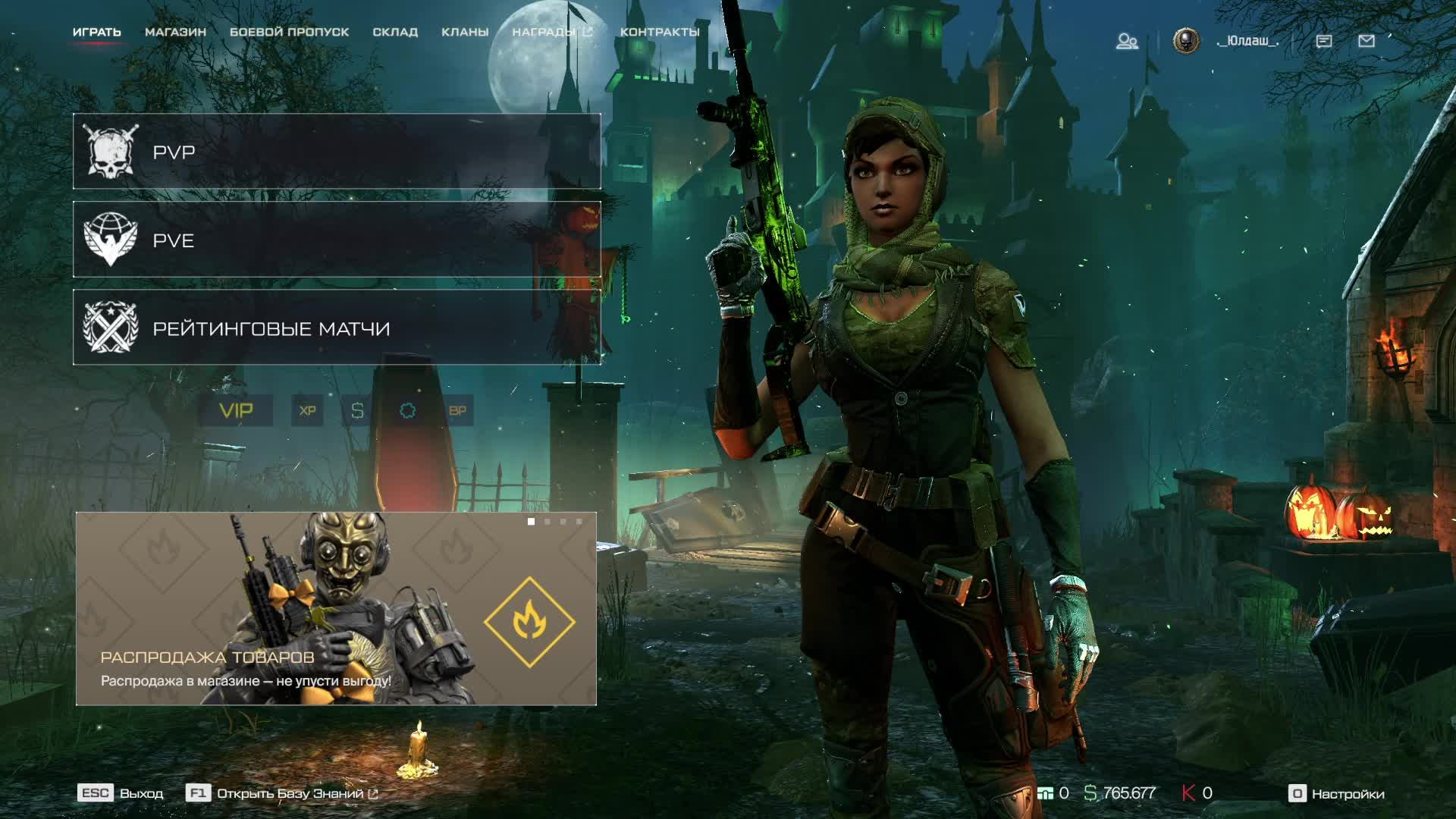Screen dimensions: 1456x819
Task: Open the friends list icon
Action: [x=1127, y=41]
